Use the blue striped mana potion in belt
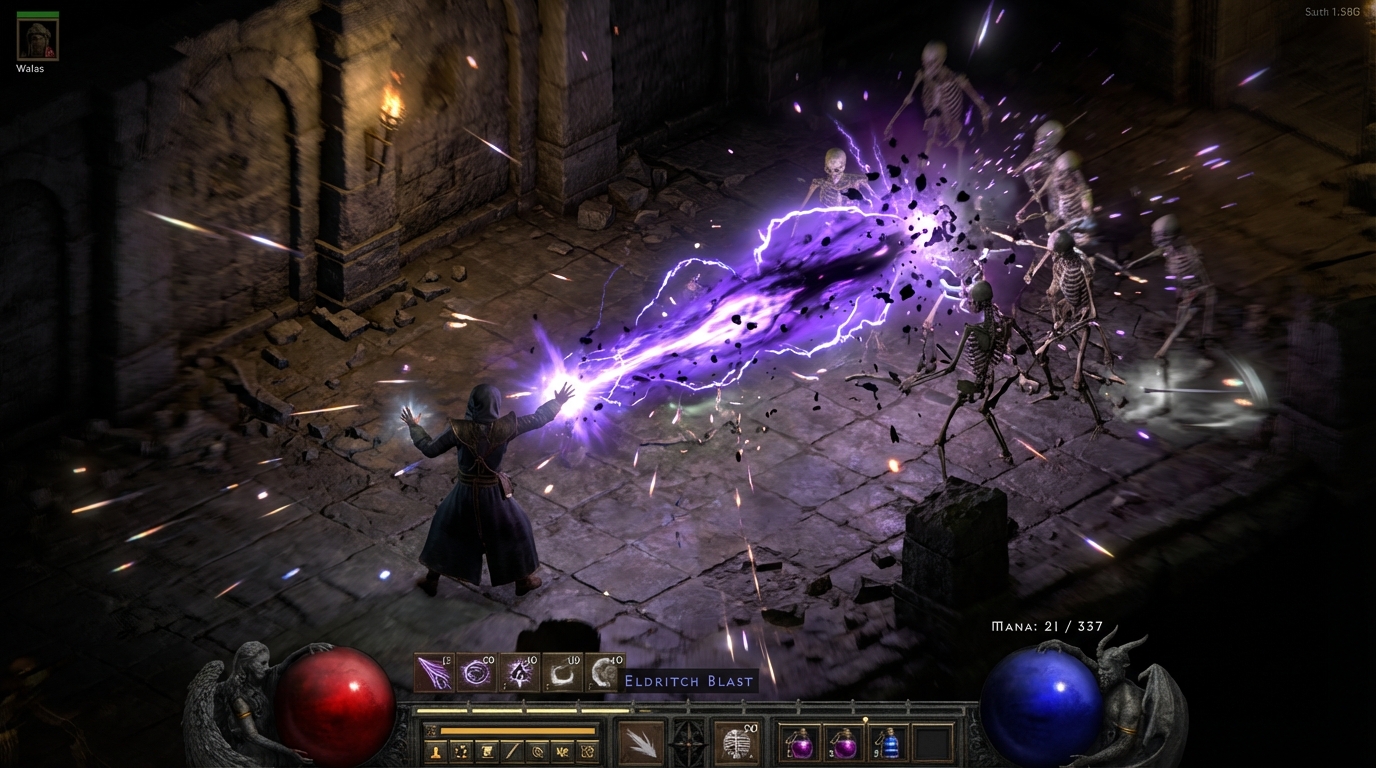 point(889,744)
